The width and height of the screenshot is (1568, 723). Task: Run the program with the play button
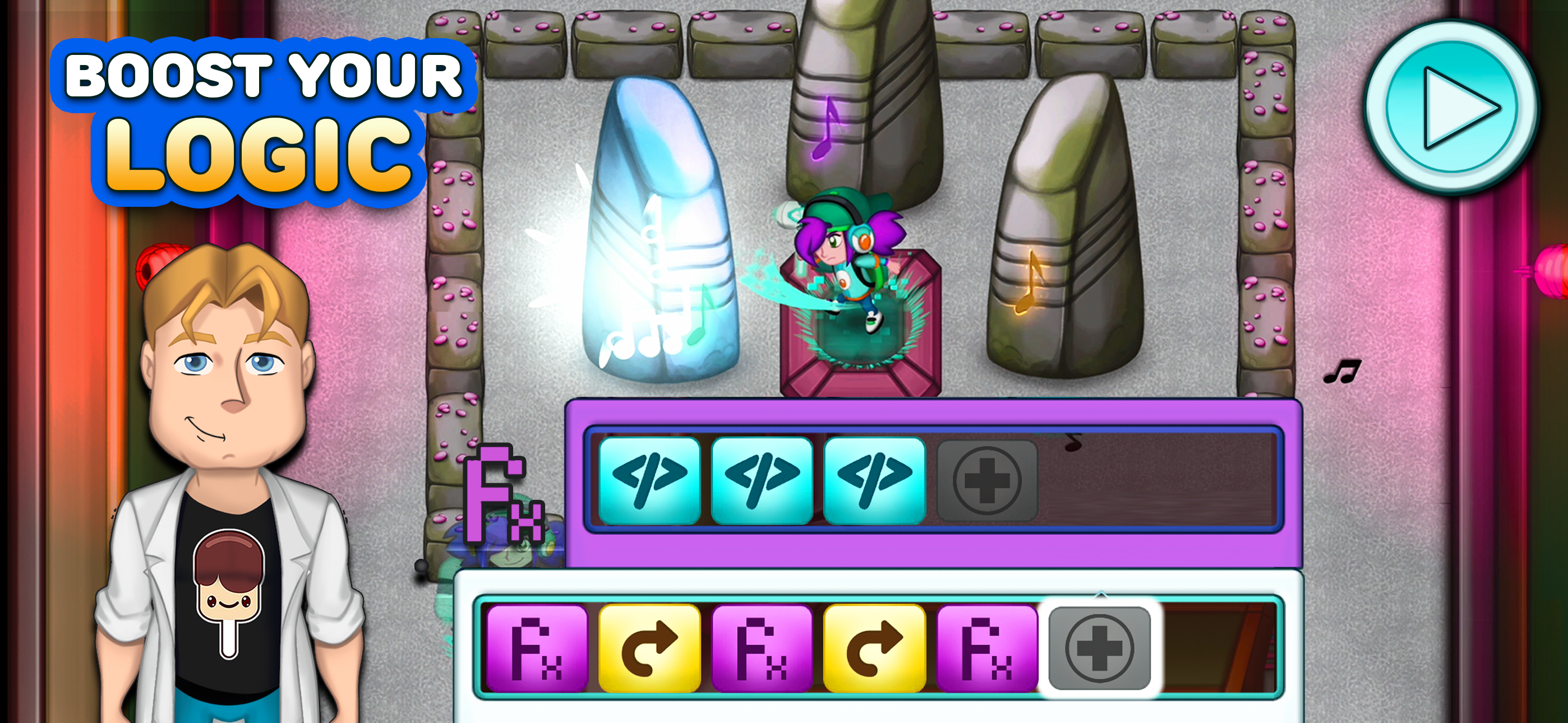click(x=1451, y=108)
